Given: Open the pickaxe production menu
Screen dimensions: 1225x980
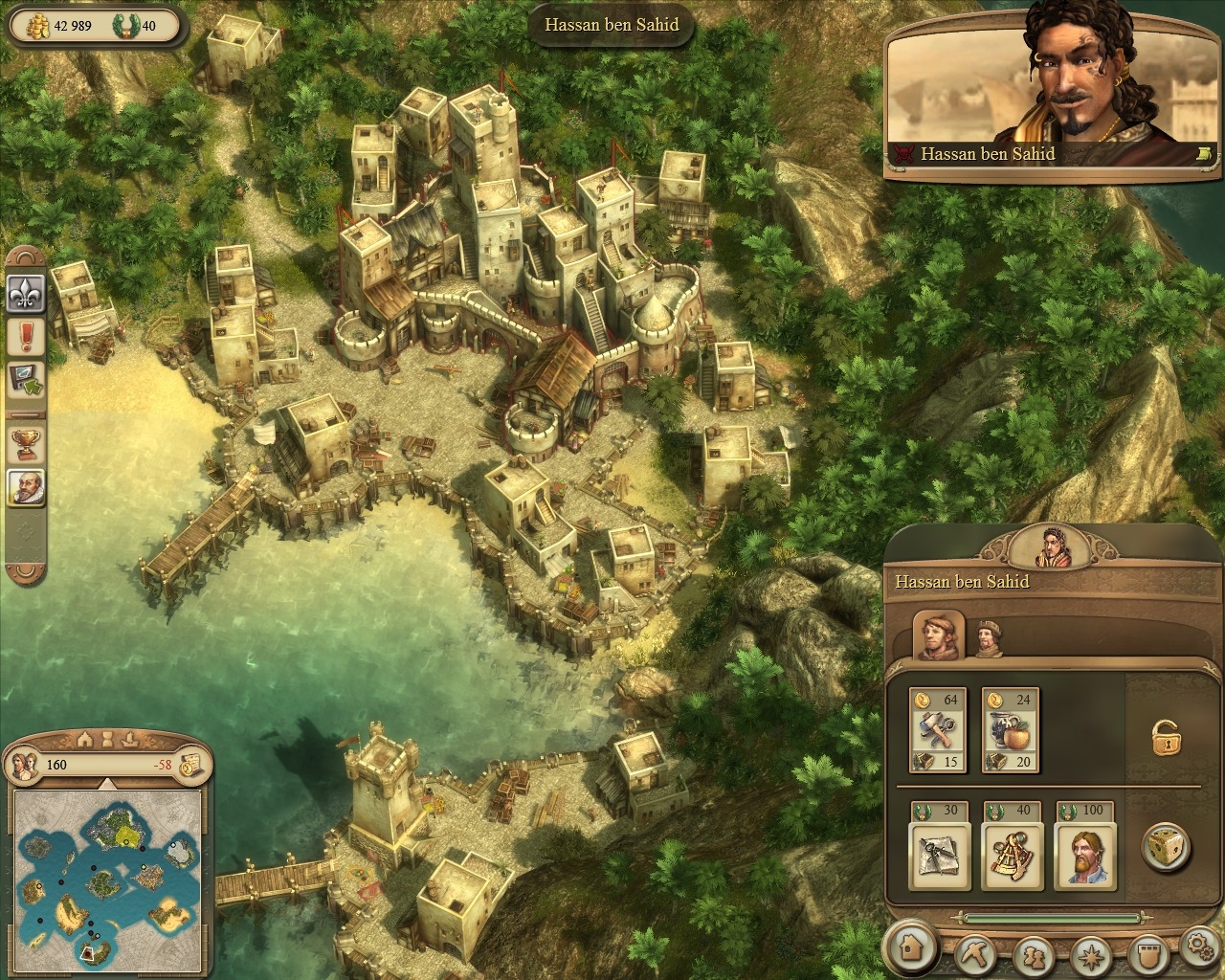Looking at the screenshot, I should coord(978,954).
